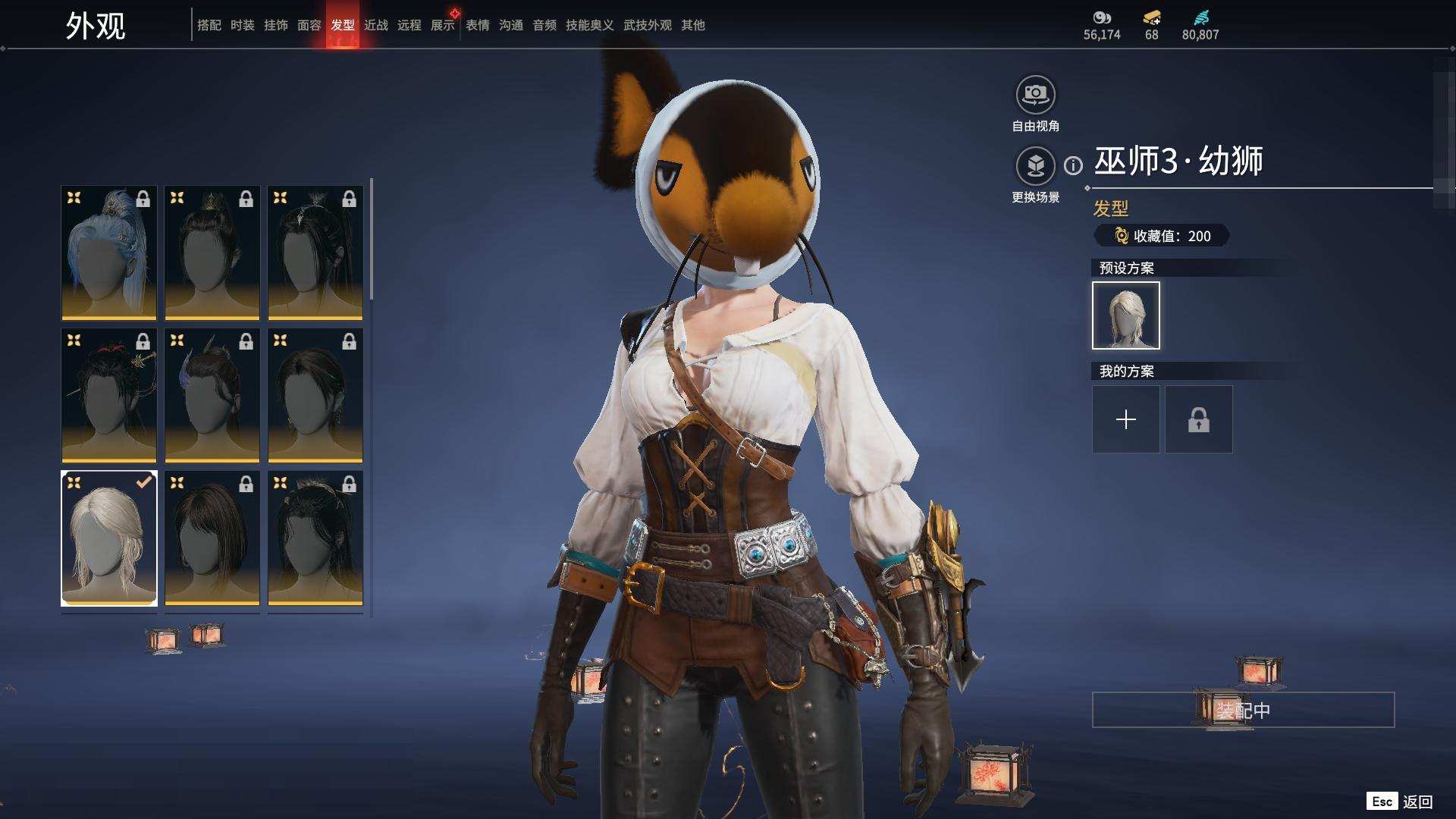1456x819 pixels.
Task: Go to the 面容 face tab
Action: [x=309, y=25]
